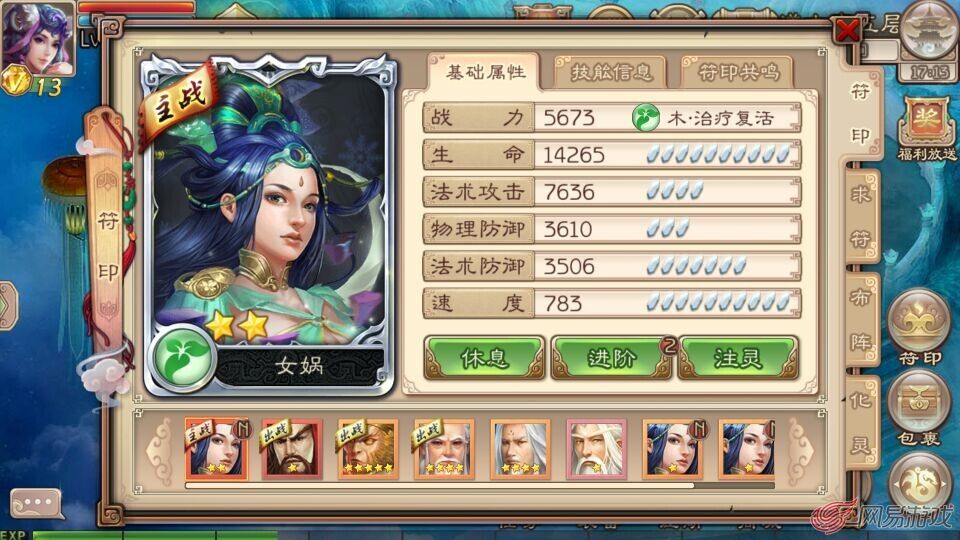Screen dimensions: 960x540
Task: Close the character panel with the red X
Action: point(848,30)
